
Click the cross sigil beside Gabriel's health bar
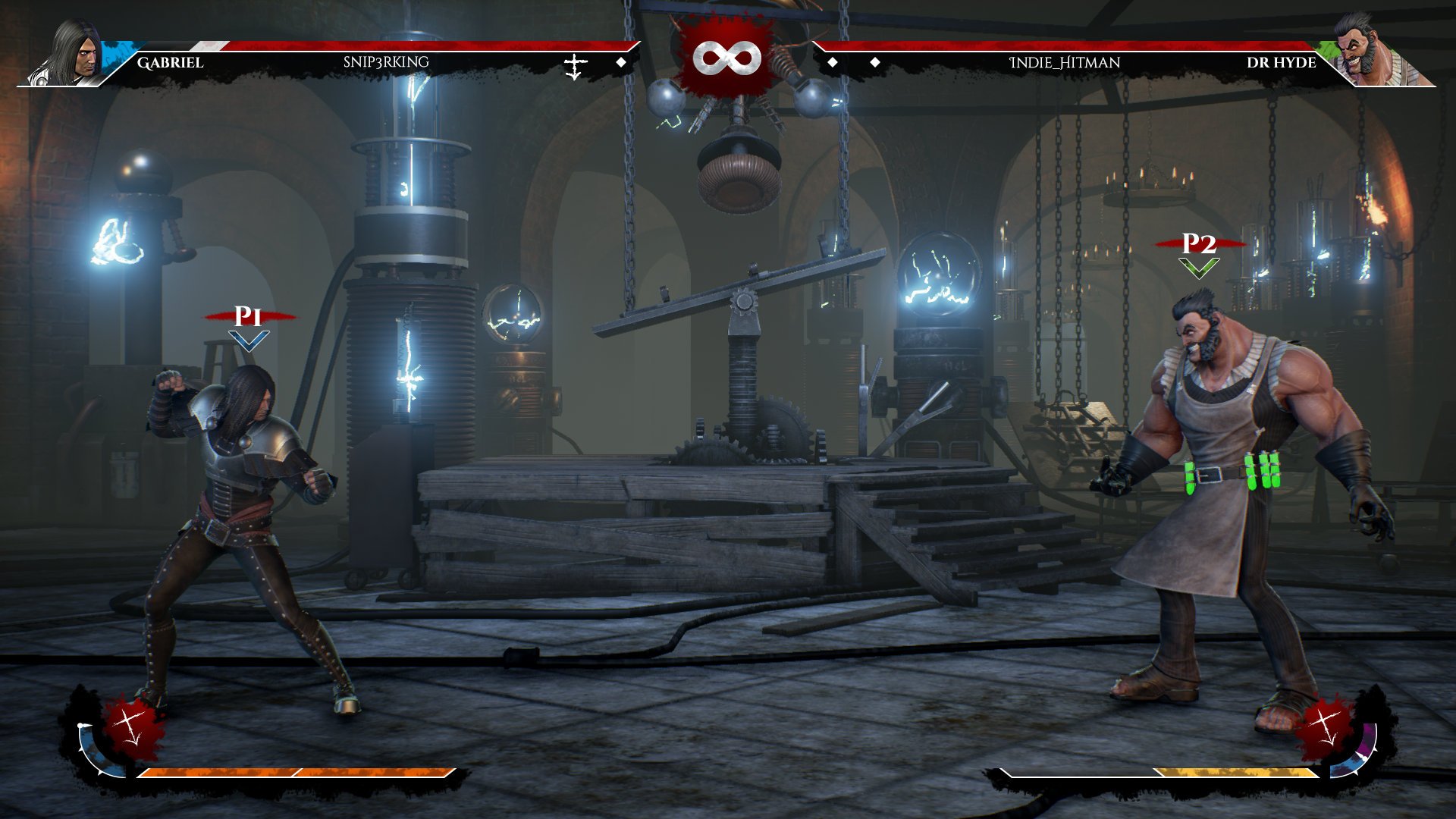coord(574,65)
